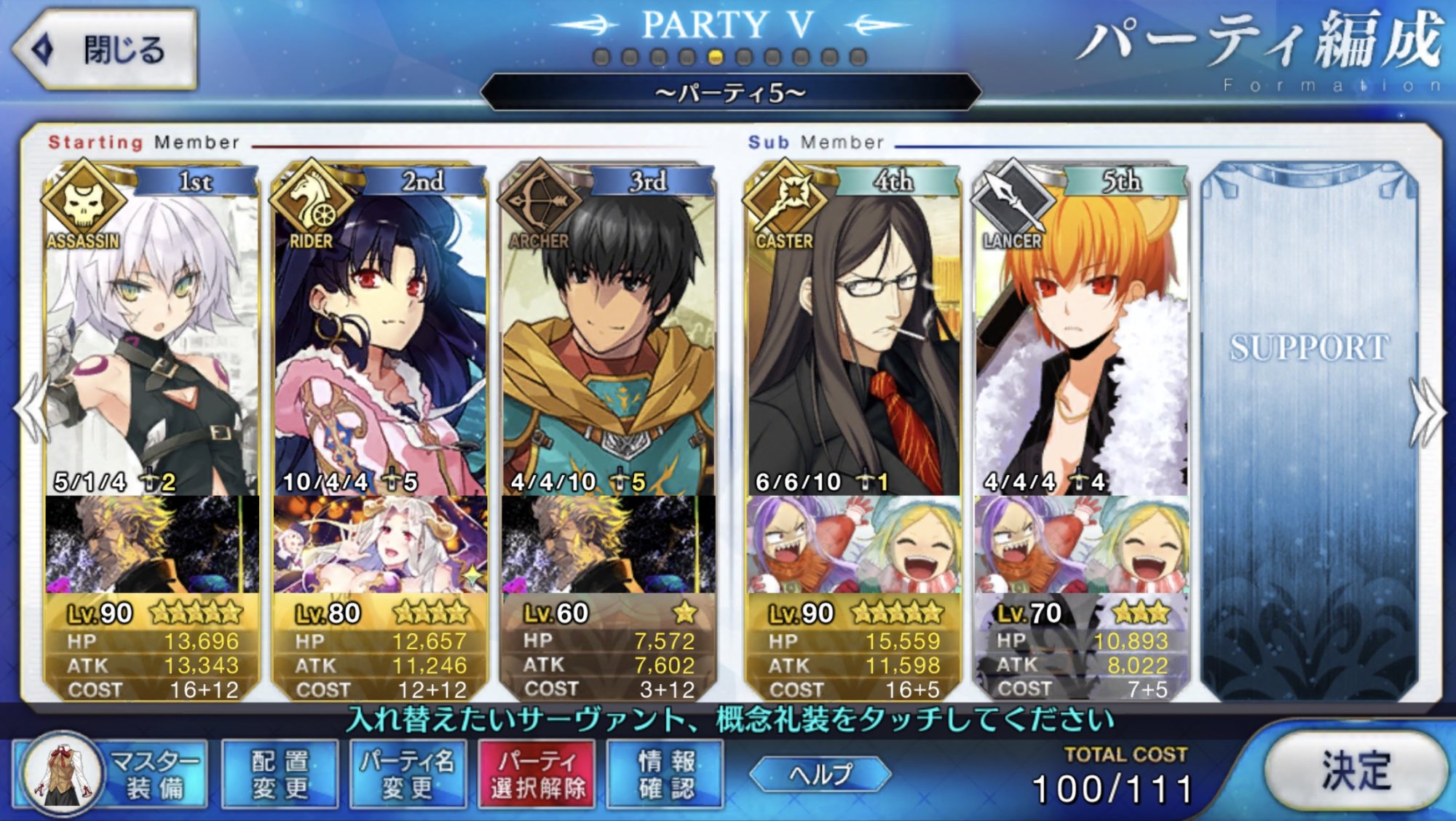The width and height of the screenshot is (1456, 821).
Task: Rename the party with パーティ名変更
Action: click(408, 774)
